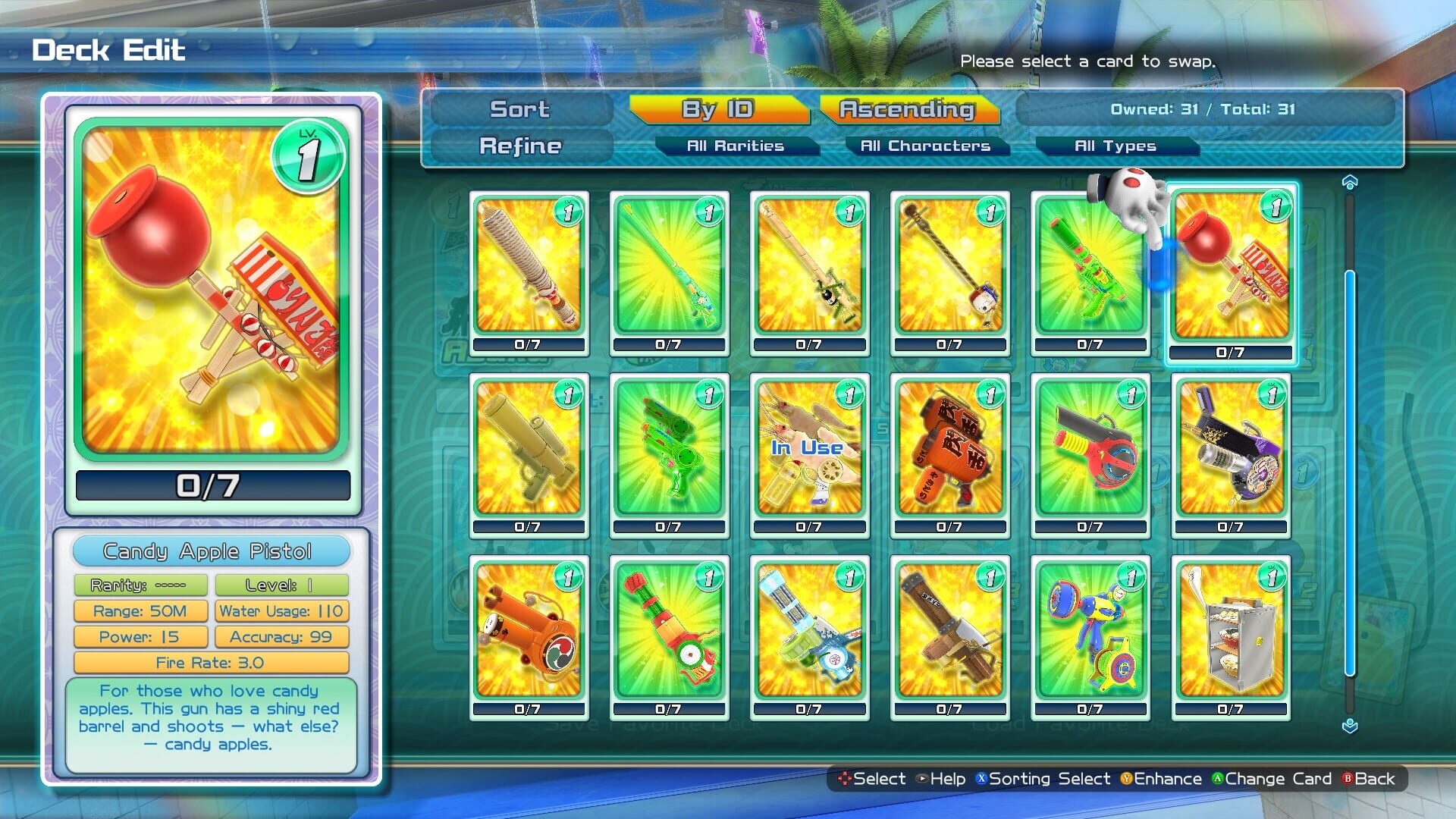
Task: Select the yellow bazooka weapon card
Action: [x=529, y=451]
